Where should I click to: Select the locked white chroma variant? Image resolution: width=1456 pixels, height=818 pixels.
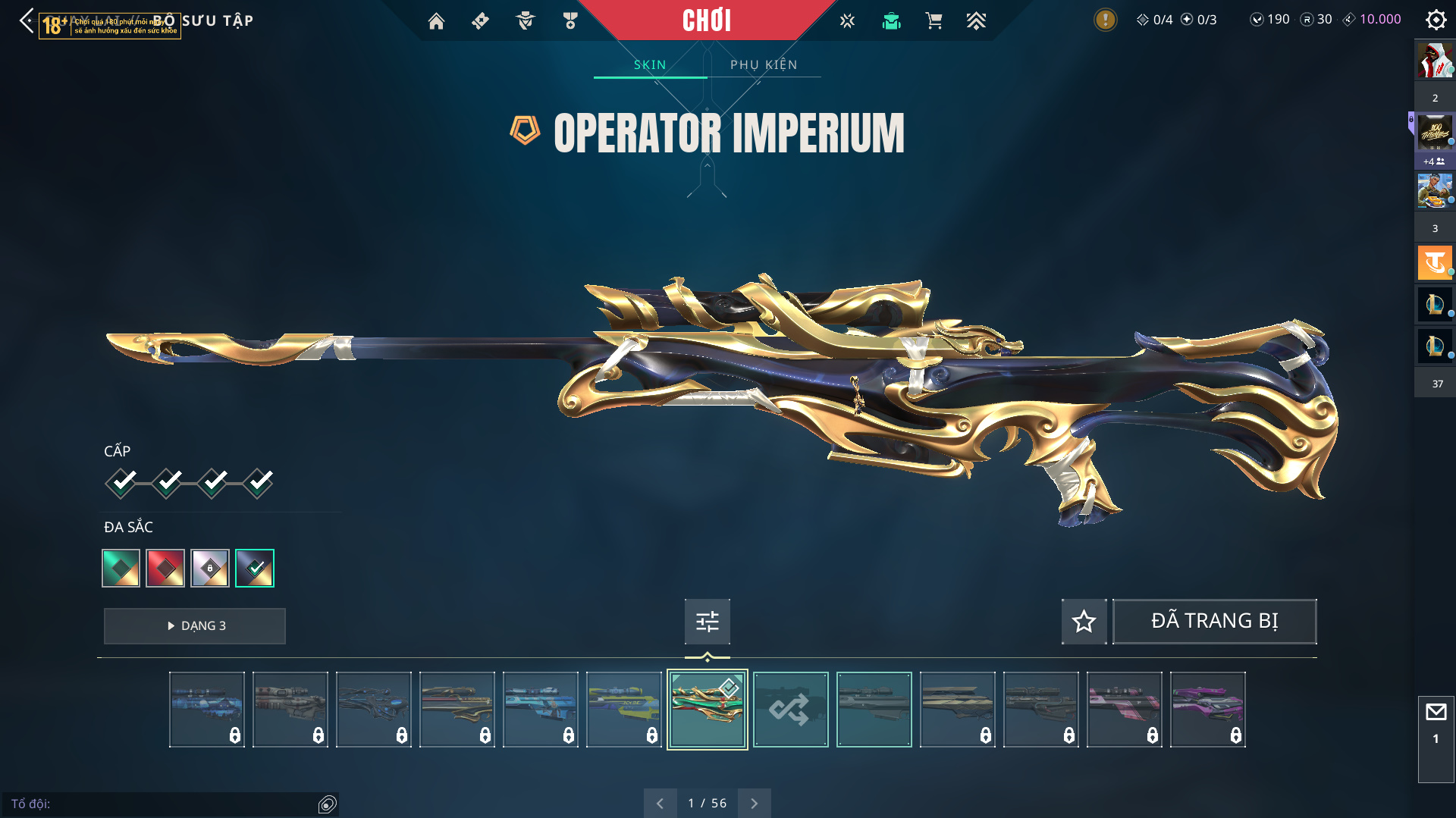pos(210,568)
